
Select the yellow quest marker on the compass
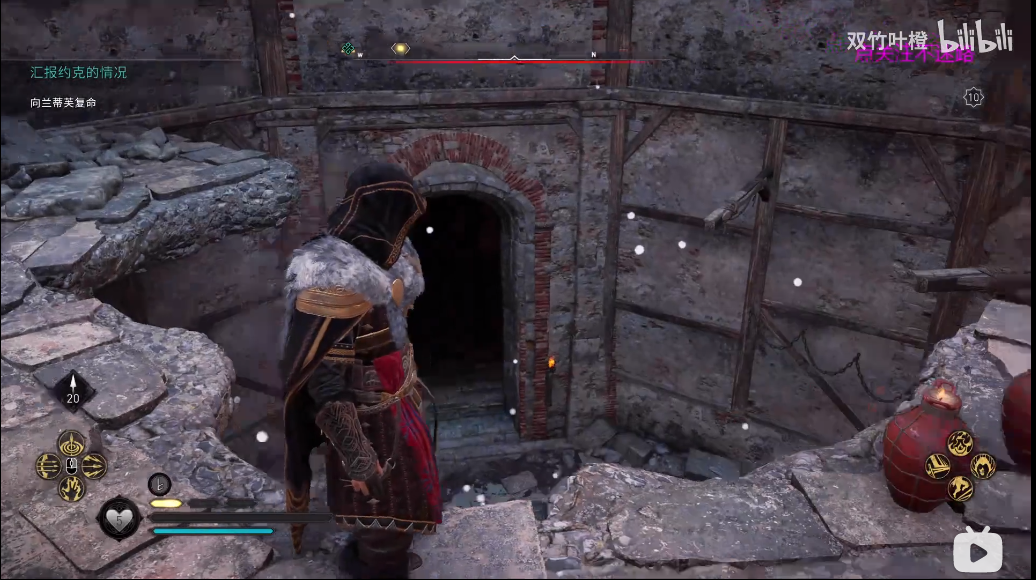pyautogui.click(x=400, y=48)
